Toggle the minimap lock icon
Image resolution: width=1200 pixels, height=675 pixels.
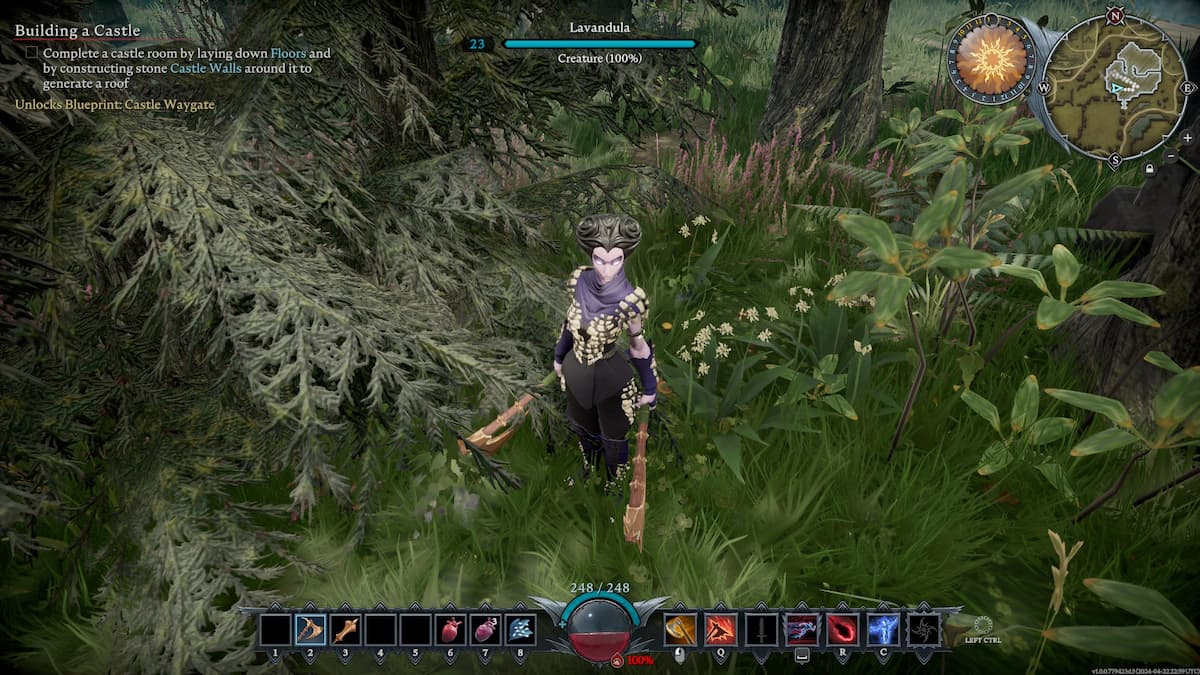[1152, 171]
